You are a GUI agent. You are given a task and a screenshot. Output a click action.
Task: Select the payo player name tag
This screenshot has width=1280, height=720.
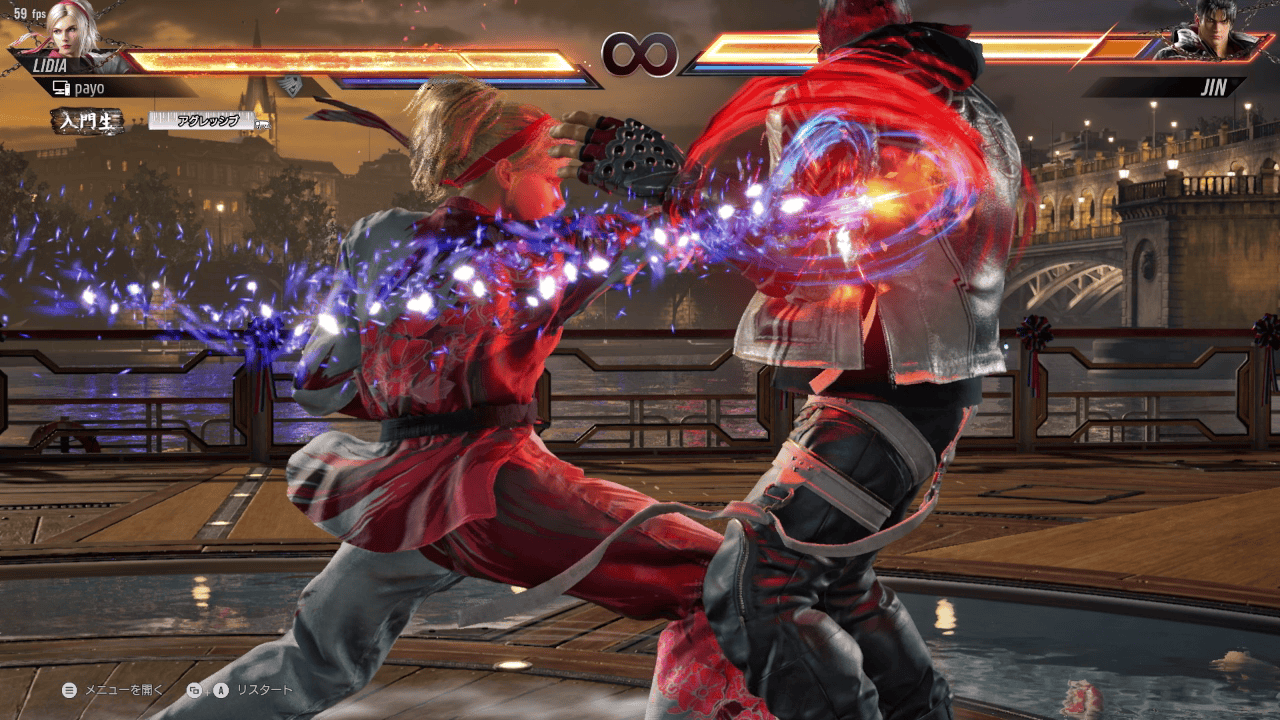[x=88, y=88]
